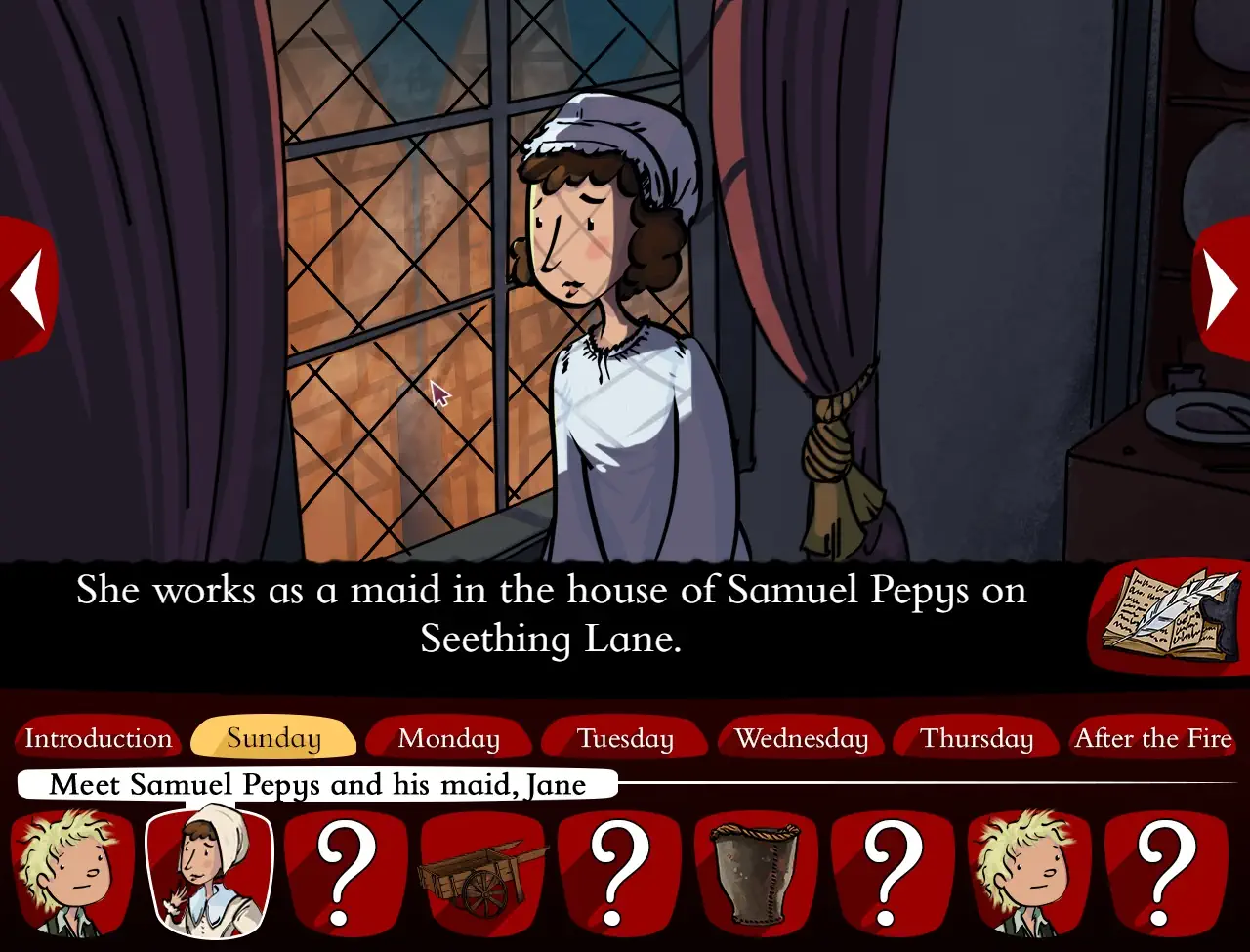Switch to the Wednesday tab

[801, 739]
